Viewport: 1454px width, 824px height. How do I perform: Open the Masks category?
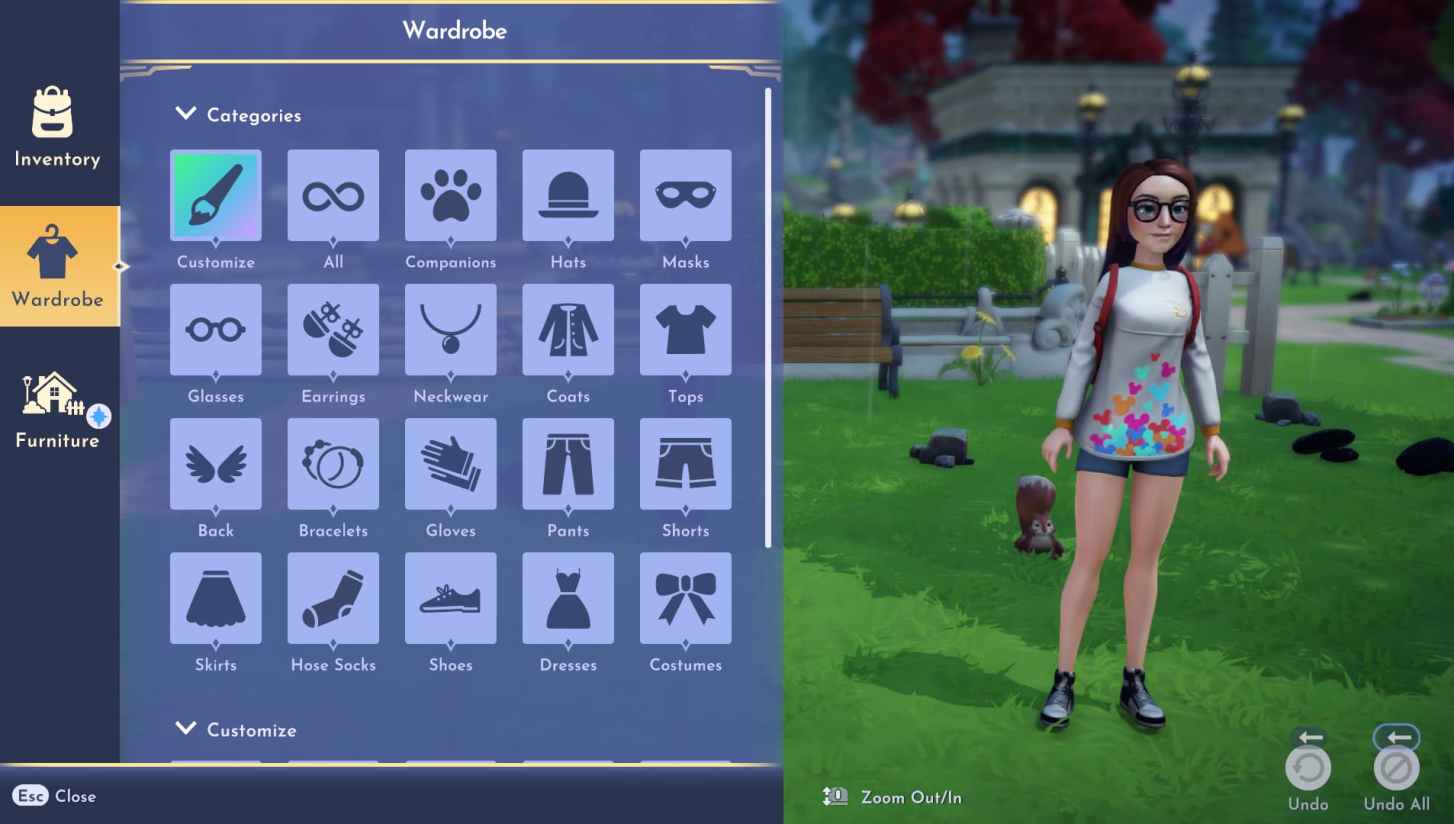685,195
